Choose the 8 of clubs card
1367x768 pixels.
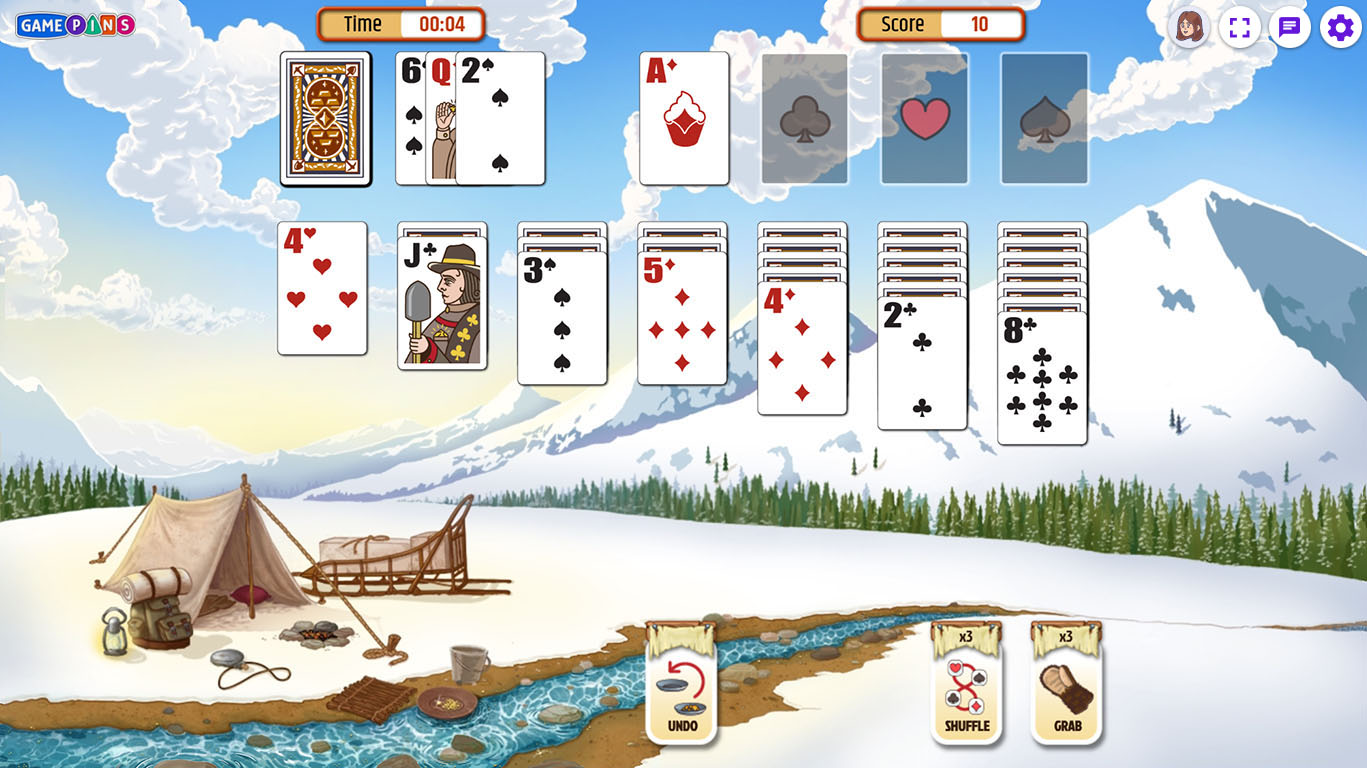coord(1042,378)
